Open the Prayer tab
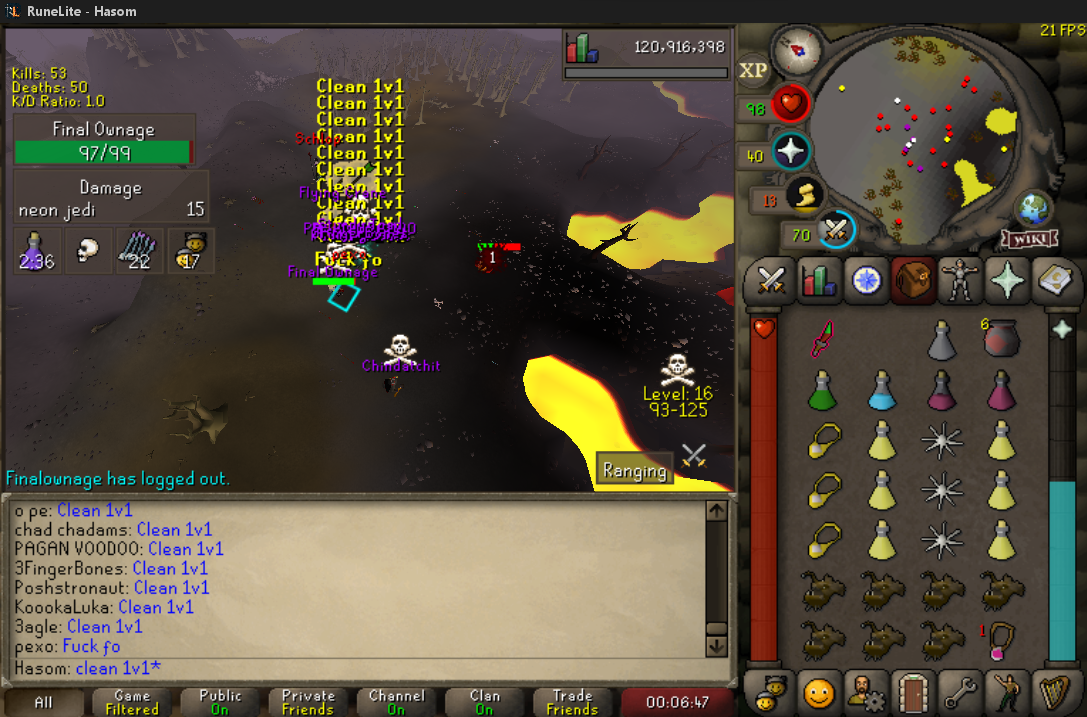The width and height of the screenshot is (1087, 717). [x=1007, y=280]
